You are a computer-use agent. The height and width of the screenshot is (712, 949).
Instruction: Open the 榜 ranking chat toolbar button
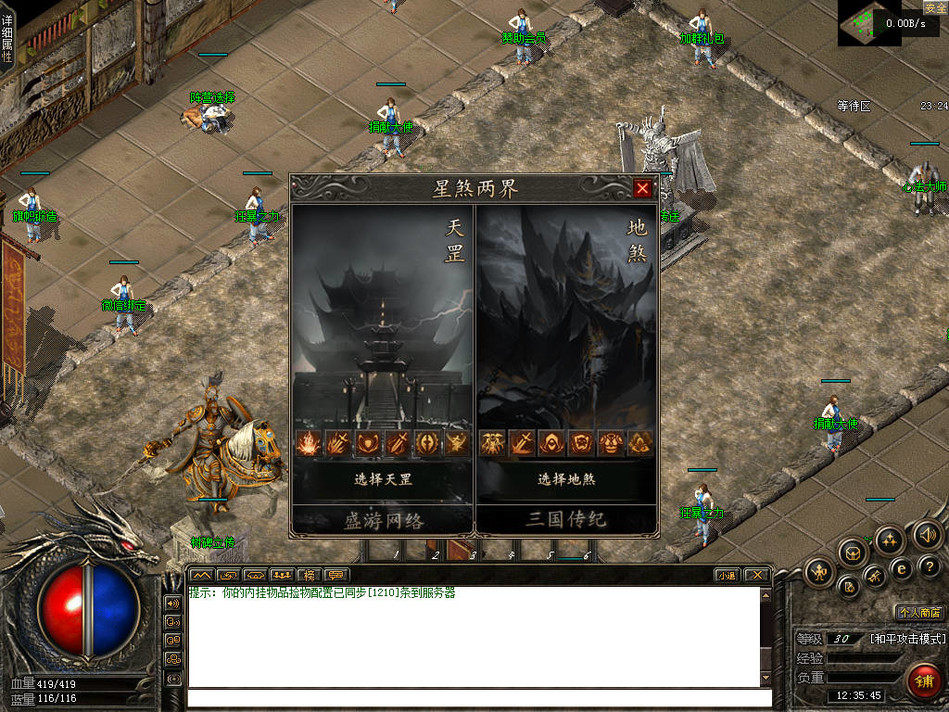coord(309,575)
